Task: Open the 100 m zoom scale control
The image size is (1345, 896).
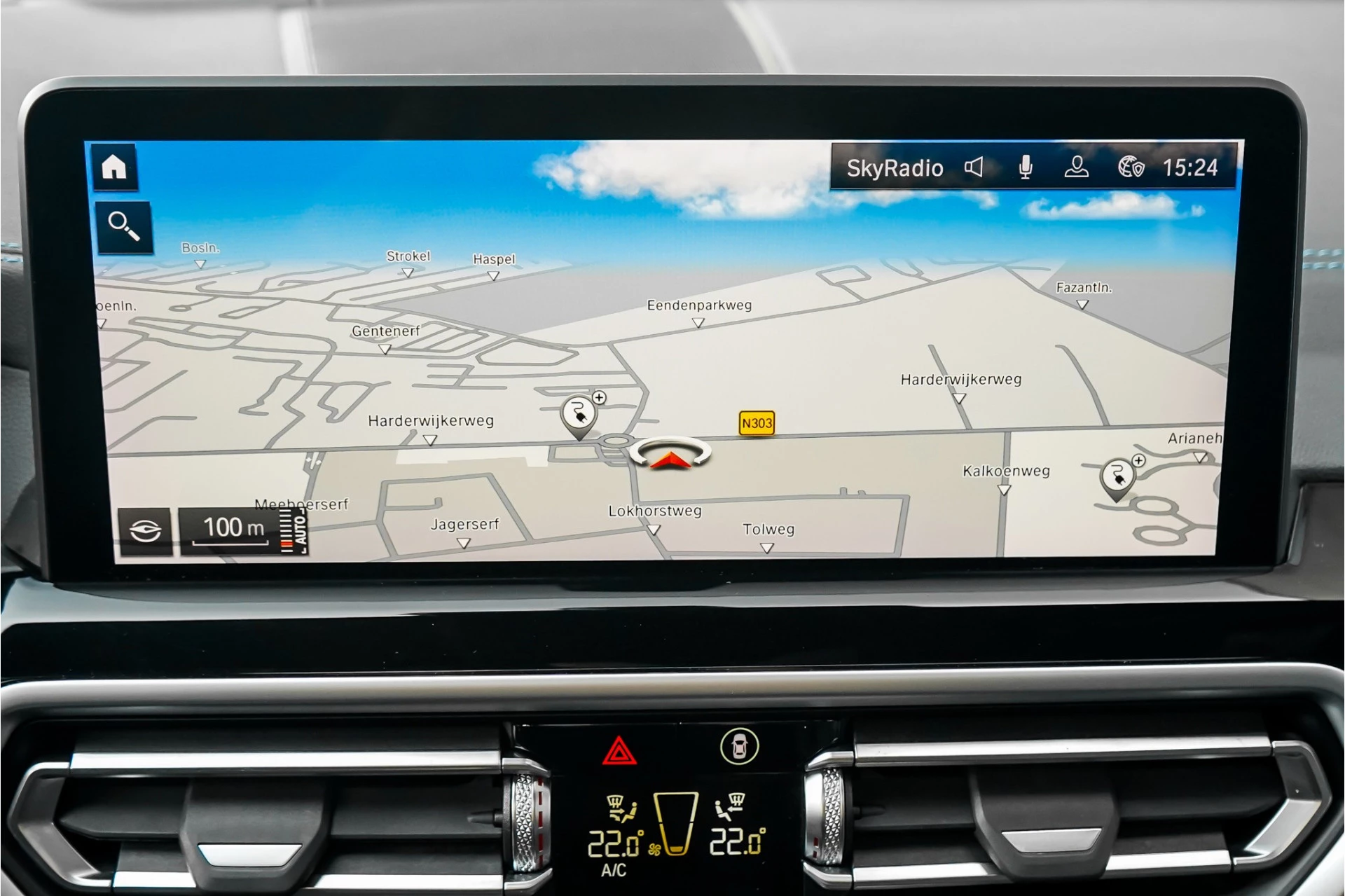Action: pos(233,527)
